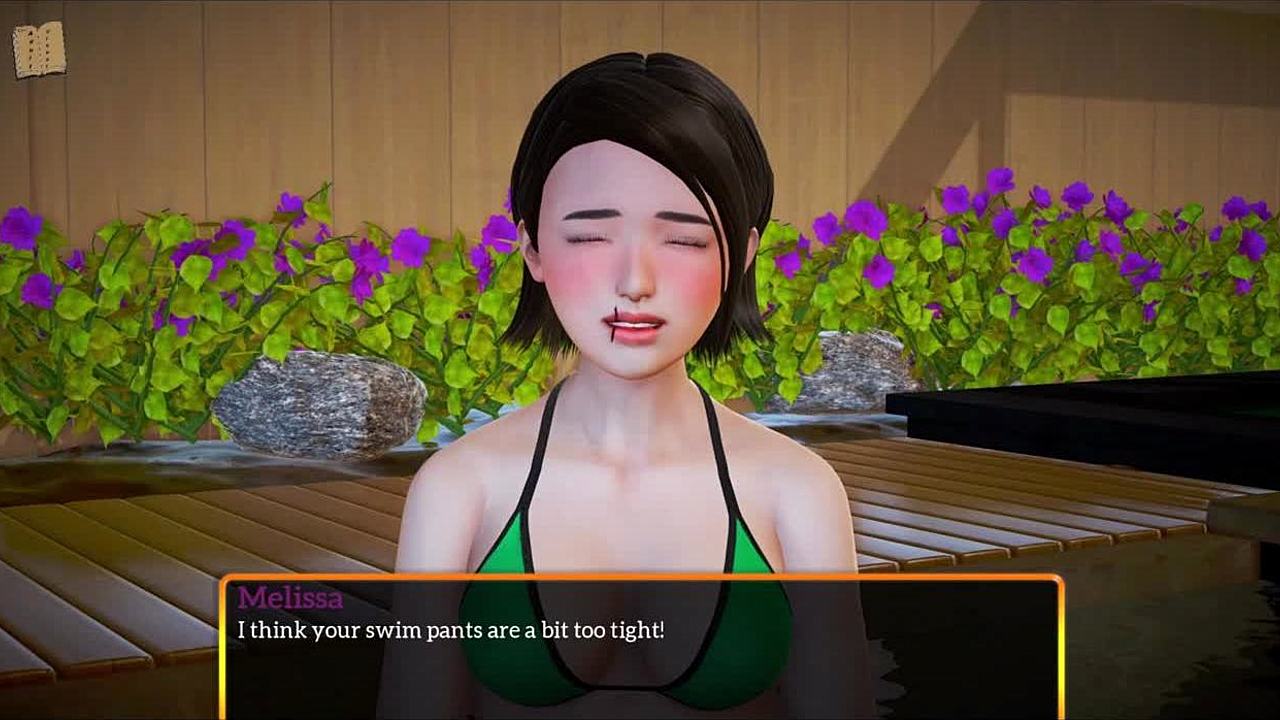Image resolution: width=1280 pixels, height=720 pixels.
Task: Open the journal book icon
Action: 39,50
